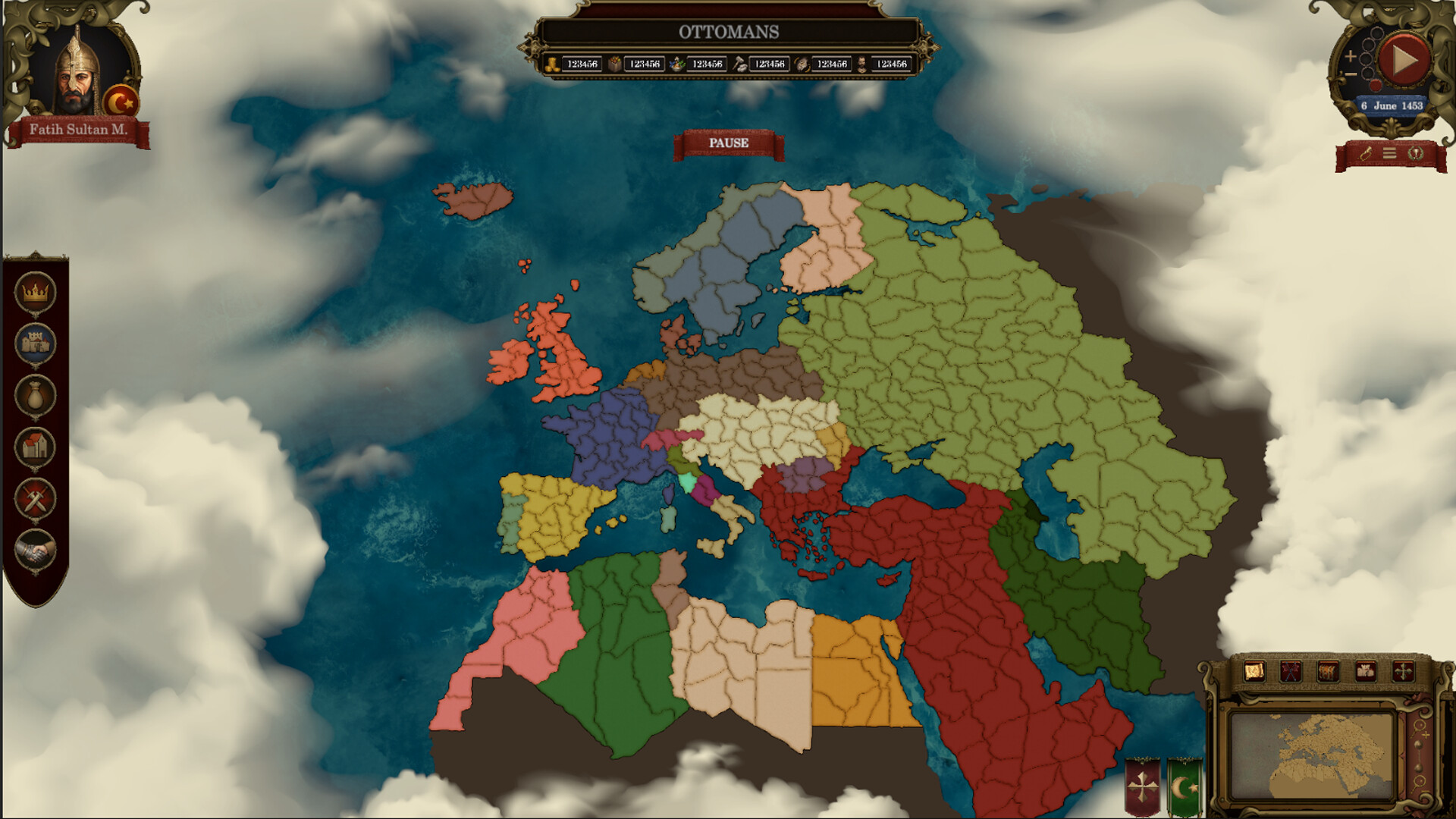Select the horses map mode icon
The height and width of the screenshot is (819, 1456).
click(1328, 670)
